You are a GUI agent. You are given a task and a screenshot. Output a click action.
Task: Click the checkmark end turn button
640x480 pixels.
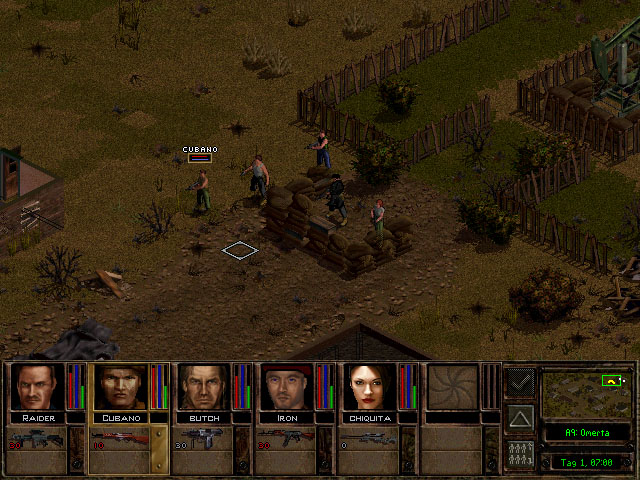coord(520,382)
